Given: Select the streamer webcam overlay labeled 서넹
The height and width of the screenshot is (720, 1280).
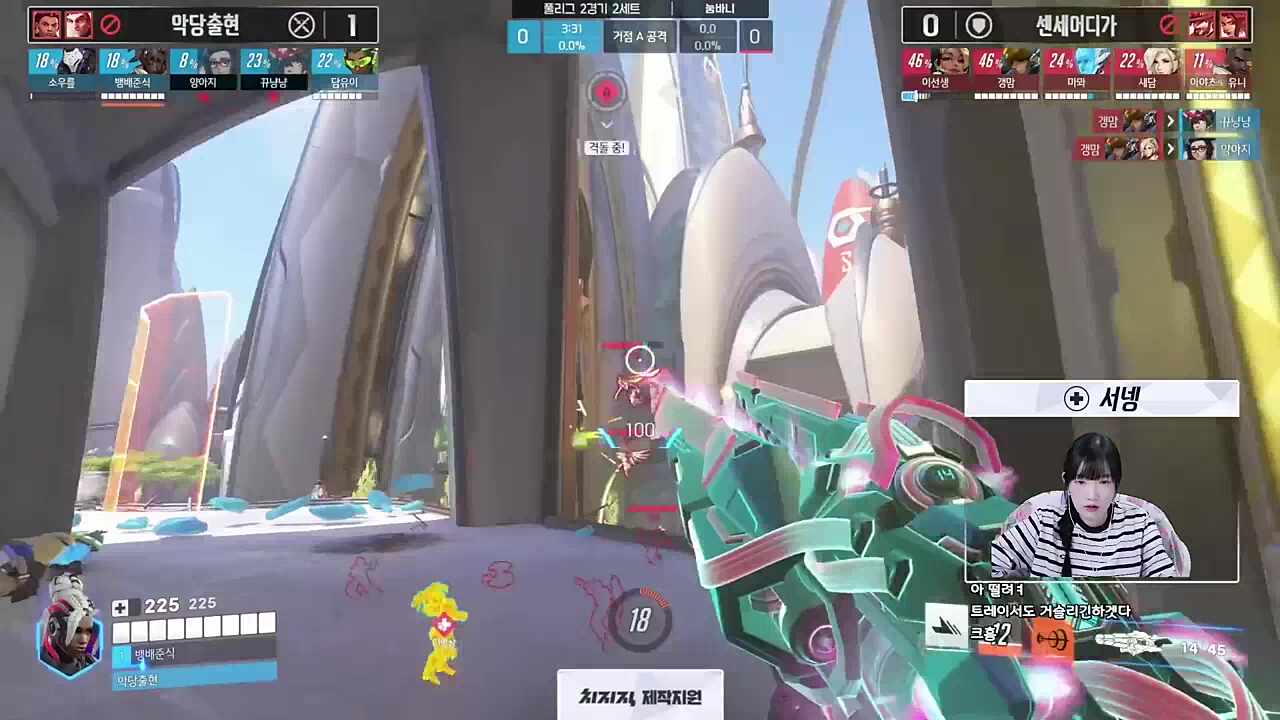Looking at the screenshot, I should (1101, 480).
